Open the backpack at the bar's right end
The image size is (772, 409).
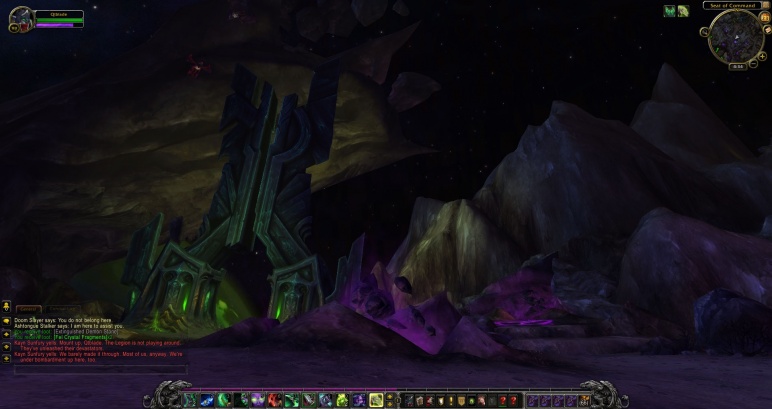click(x=583, y=400)
